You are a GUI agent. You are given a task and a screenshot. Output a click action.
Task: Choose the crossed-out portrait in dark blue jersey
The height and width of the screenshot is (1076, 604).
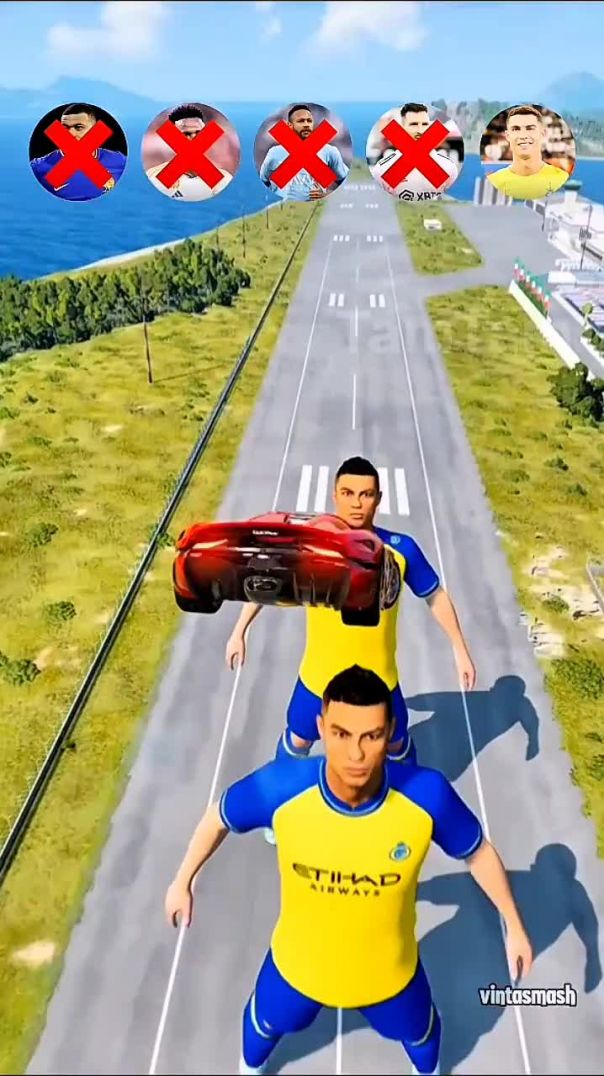(x=78, y=153)
